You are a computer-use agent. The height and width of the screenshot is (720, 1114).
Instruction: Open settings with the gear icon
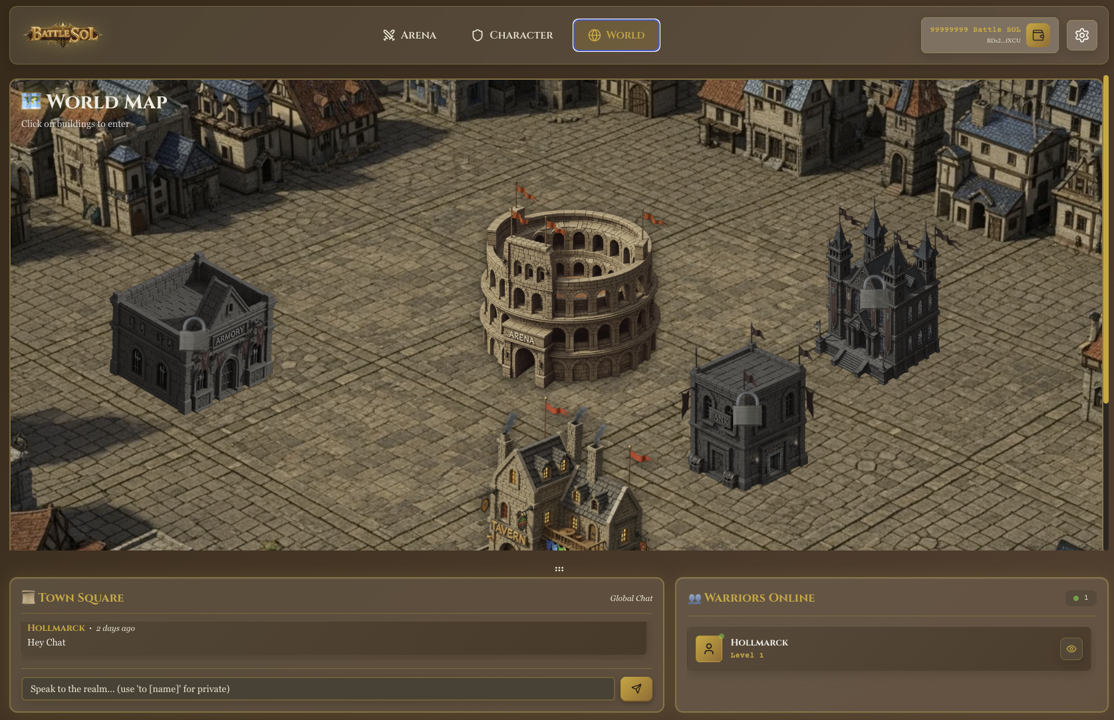point(1082,35)
